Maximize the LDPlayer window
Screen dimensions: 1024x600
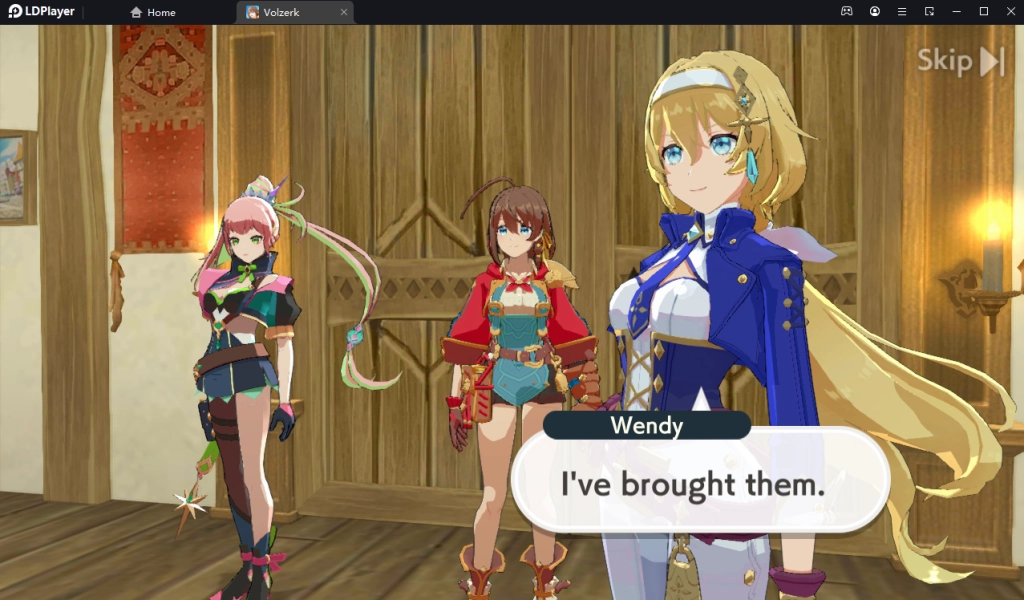coord(983,11)
